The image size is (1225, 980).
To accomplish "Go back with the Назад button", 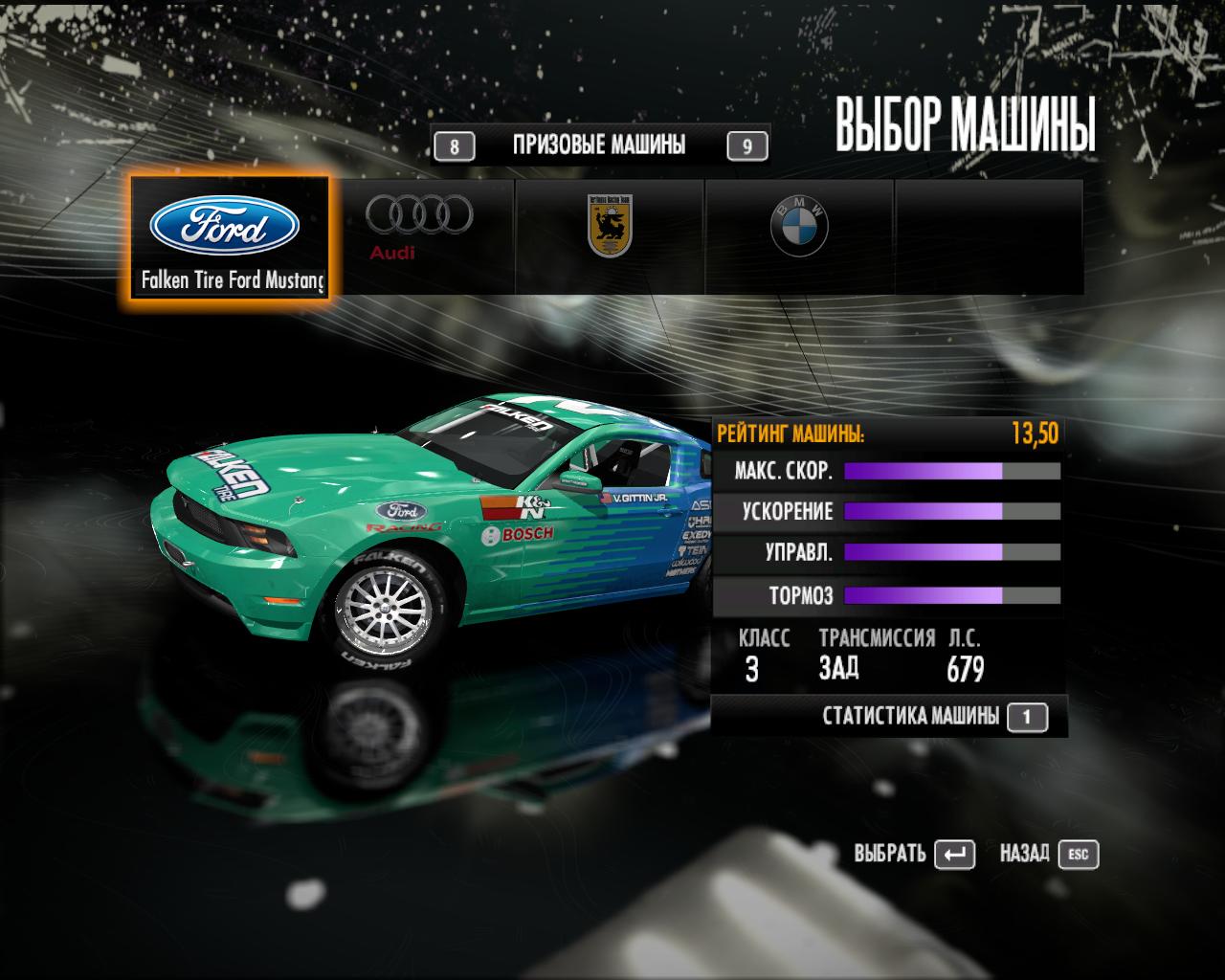I will click(1048, 854).
